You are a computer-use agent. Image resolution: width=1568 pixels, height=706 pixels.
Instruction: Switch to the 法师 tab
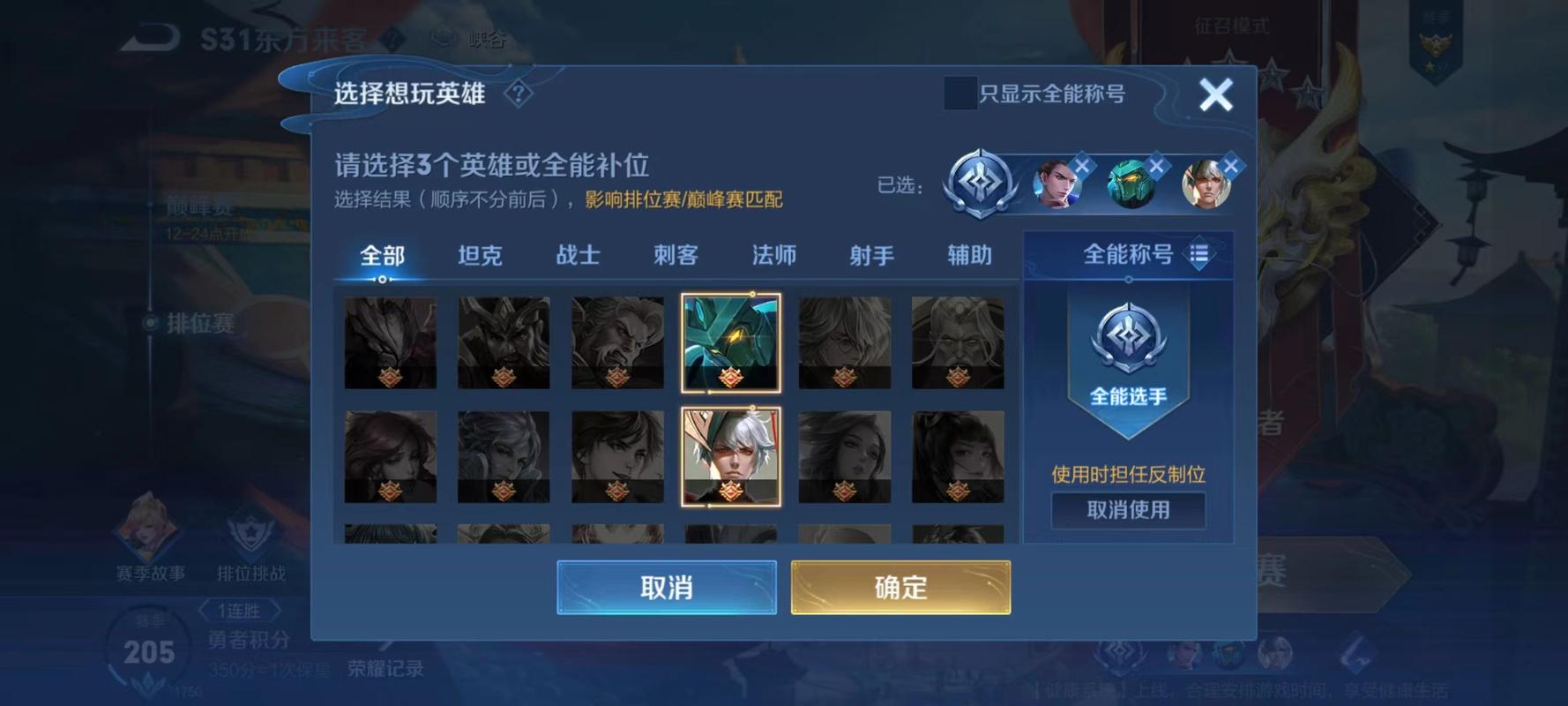[773, 256]
